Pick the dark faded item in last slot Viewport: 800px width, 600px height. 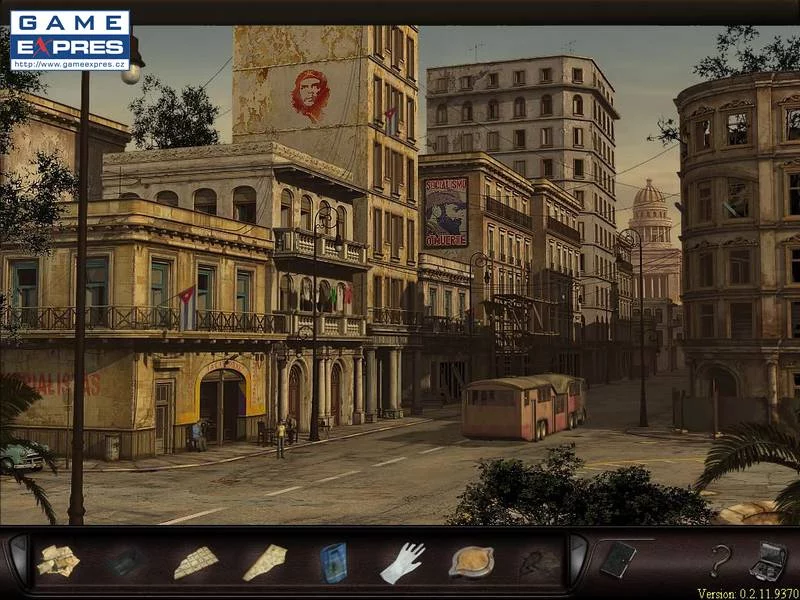(539, 563)
